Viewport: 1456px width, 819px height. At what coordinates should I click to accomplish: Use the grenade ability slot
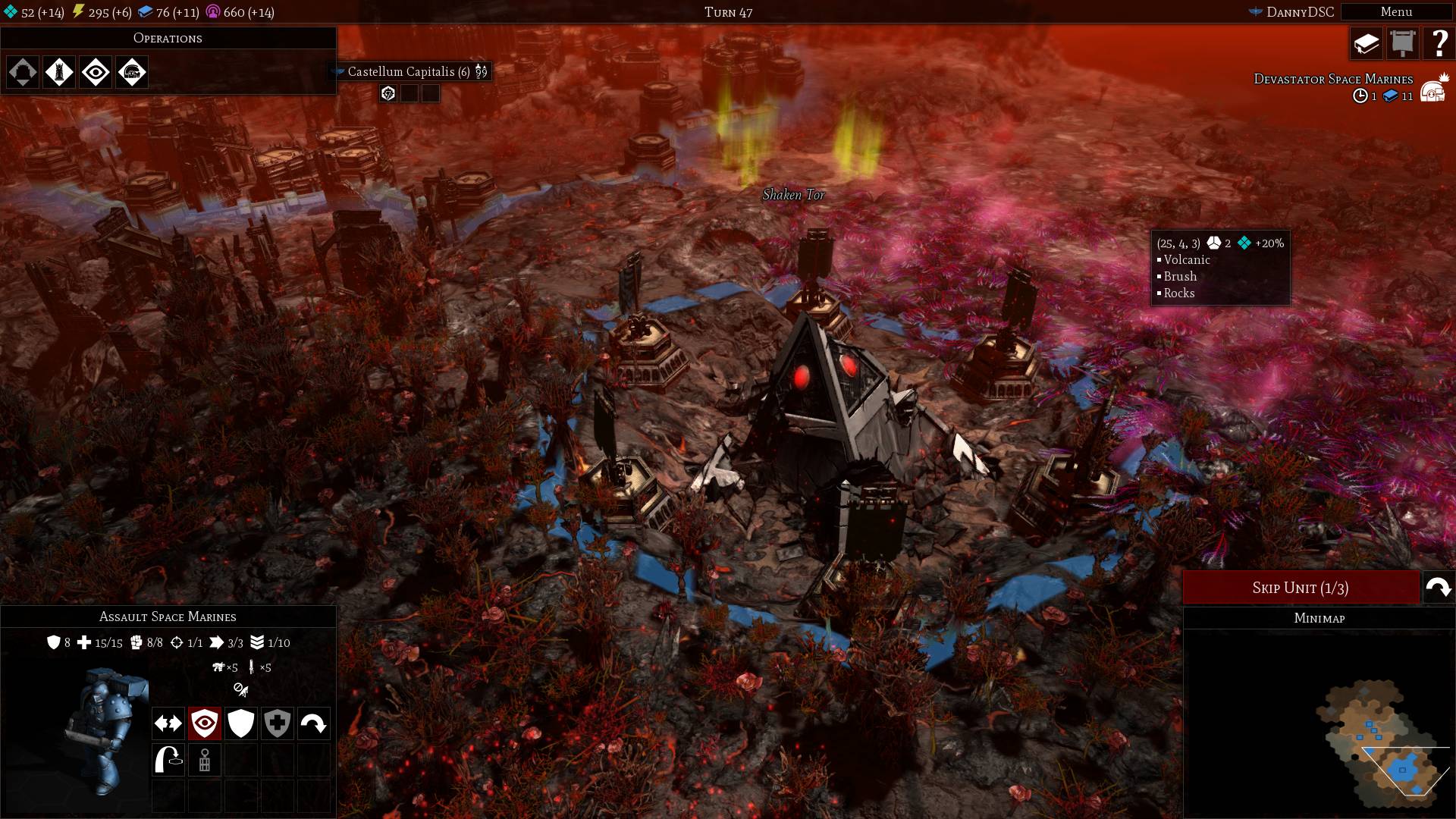point(205,760)
